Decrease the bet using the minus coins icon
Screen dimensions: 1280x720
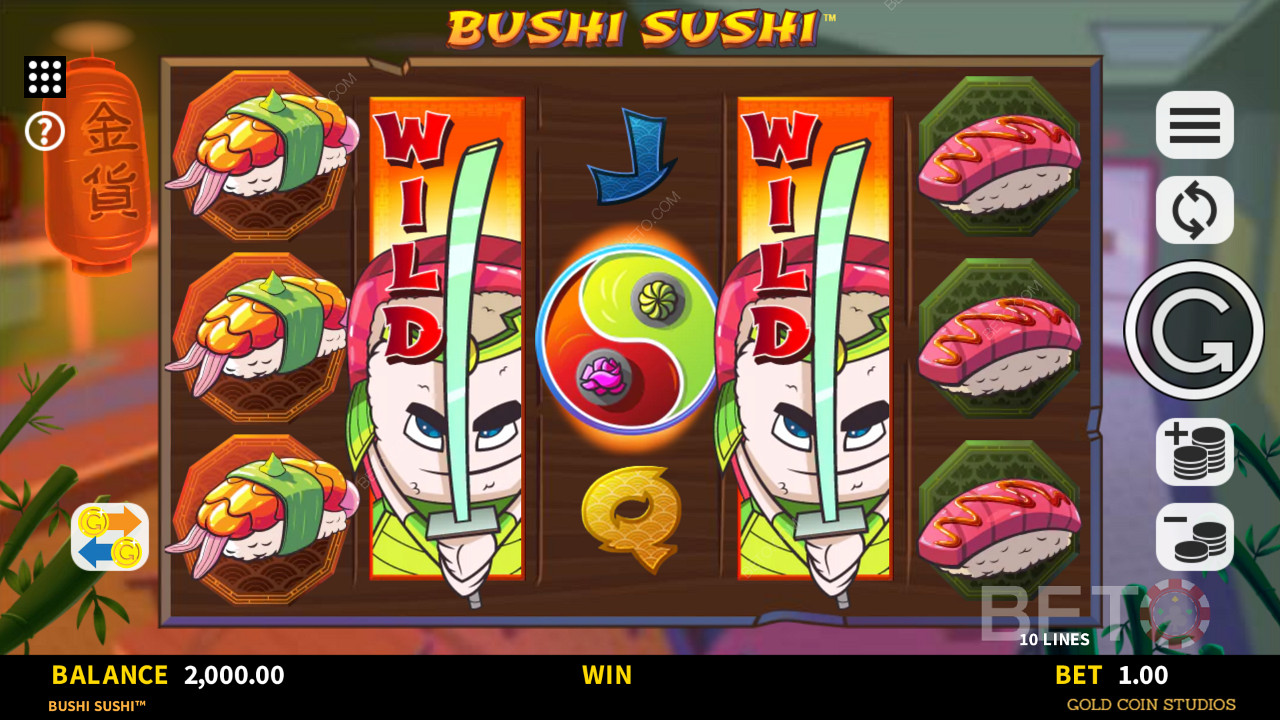coord(1194,537)
